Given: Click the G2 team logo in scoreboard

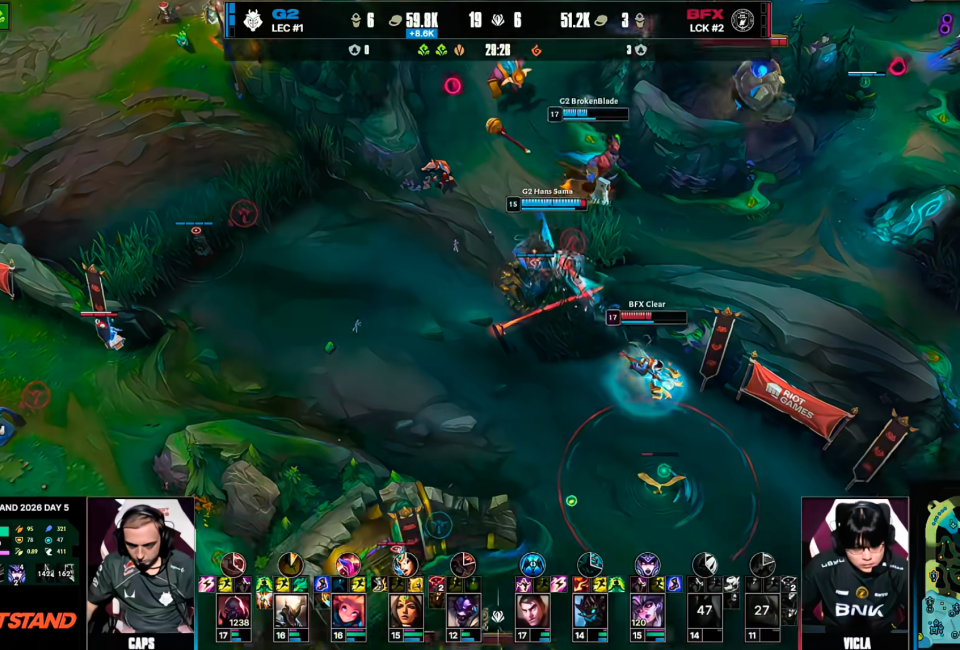Looking at the screenshot, I should coord(252,20).
